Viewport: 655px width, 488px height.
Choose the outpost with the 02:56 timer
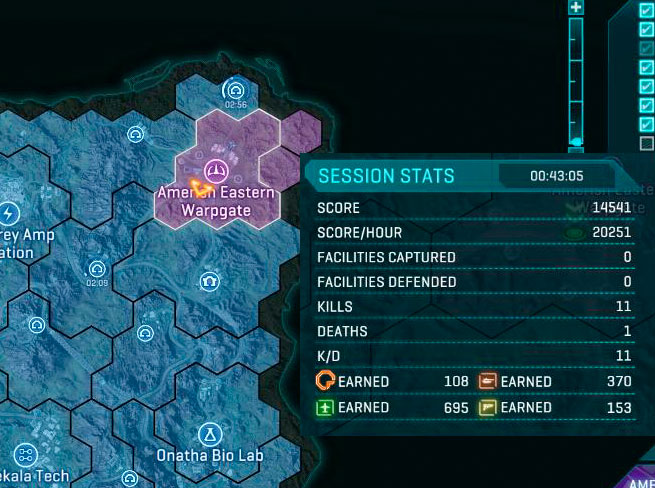coord(236,89)
